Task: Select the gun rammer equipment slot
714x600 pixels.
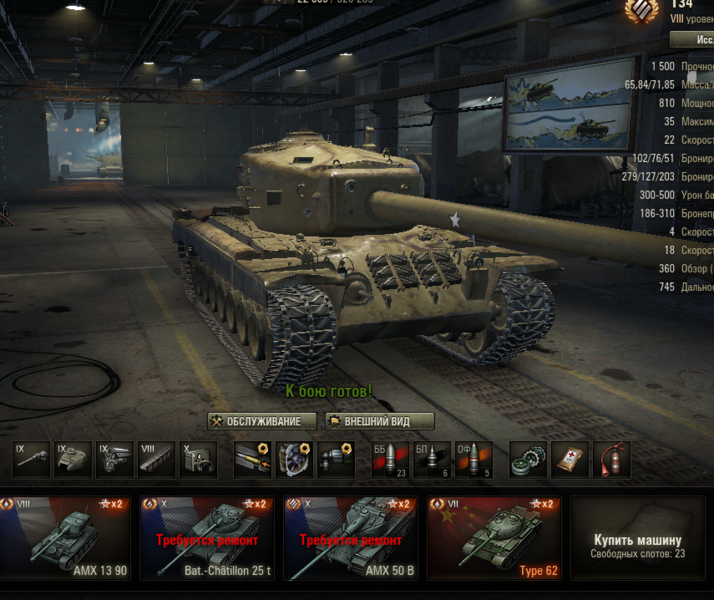Action: (252, 459)
